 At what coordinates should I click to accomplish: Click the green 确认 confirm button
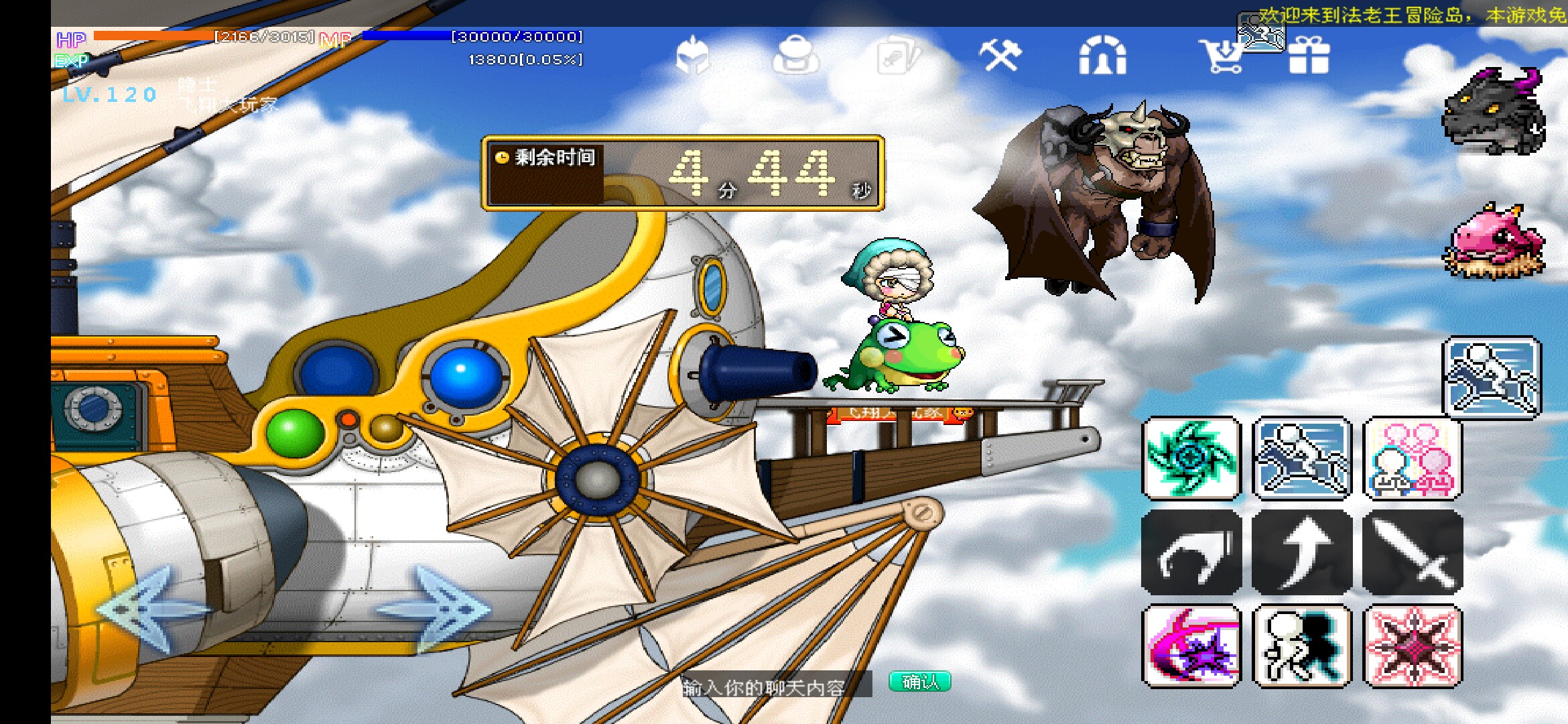(x=920, y=682)
